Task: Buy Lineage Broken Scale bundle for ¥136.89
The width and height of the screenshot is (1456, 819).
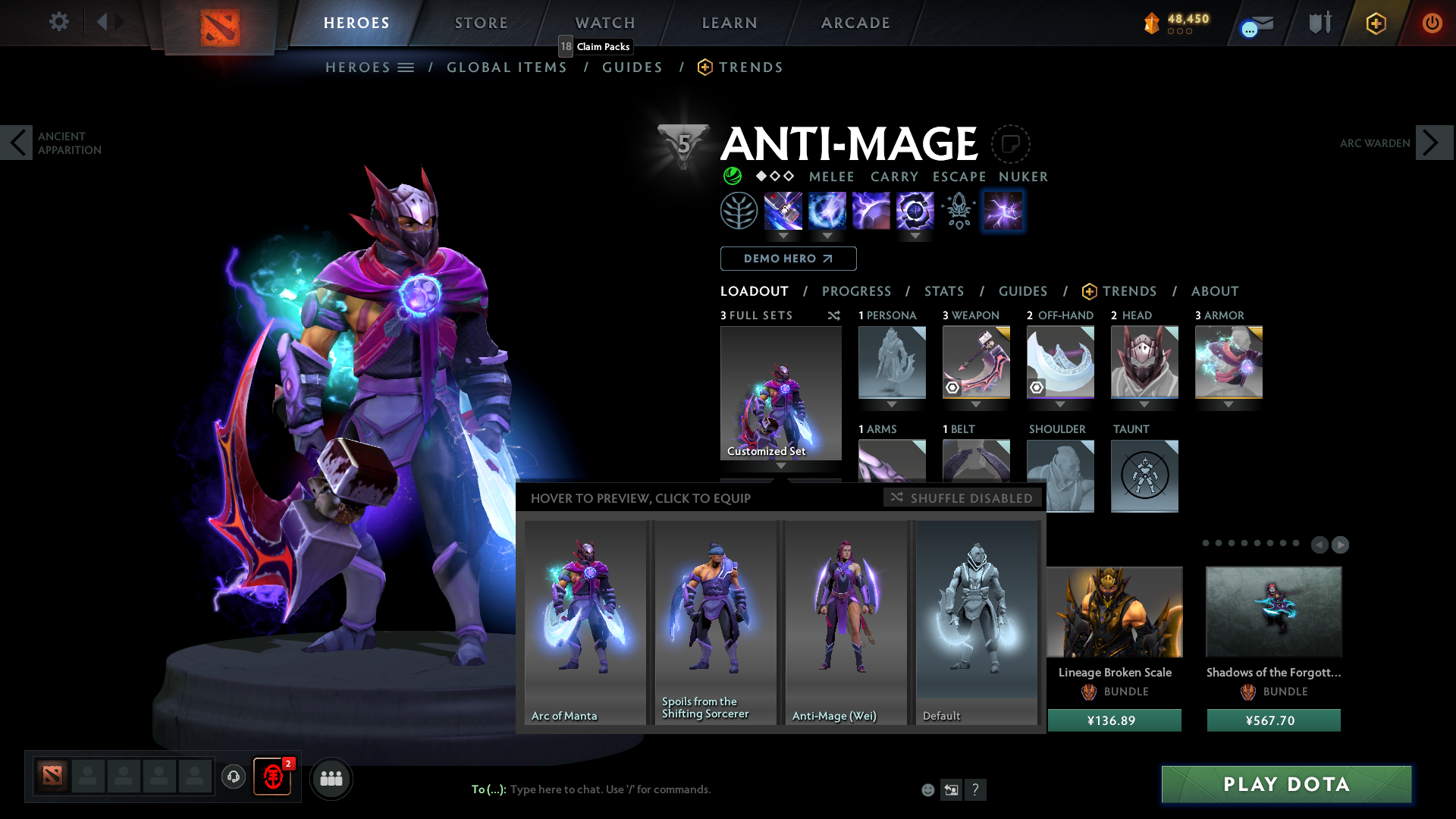Action: coord(1114,720)
